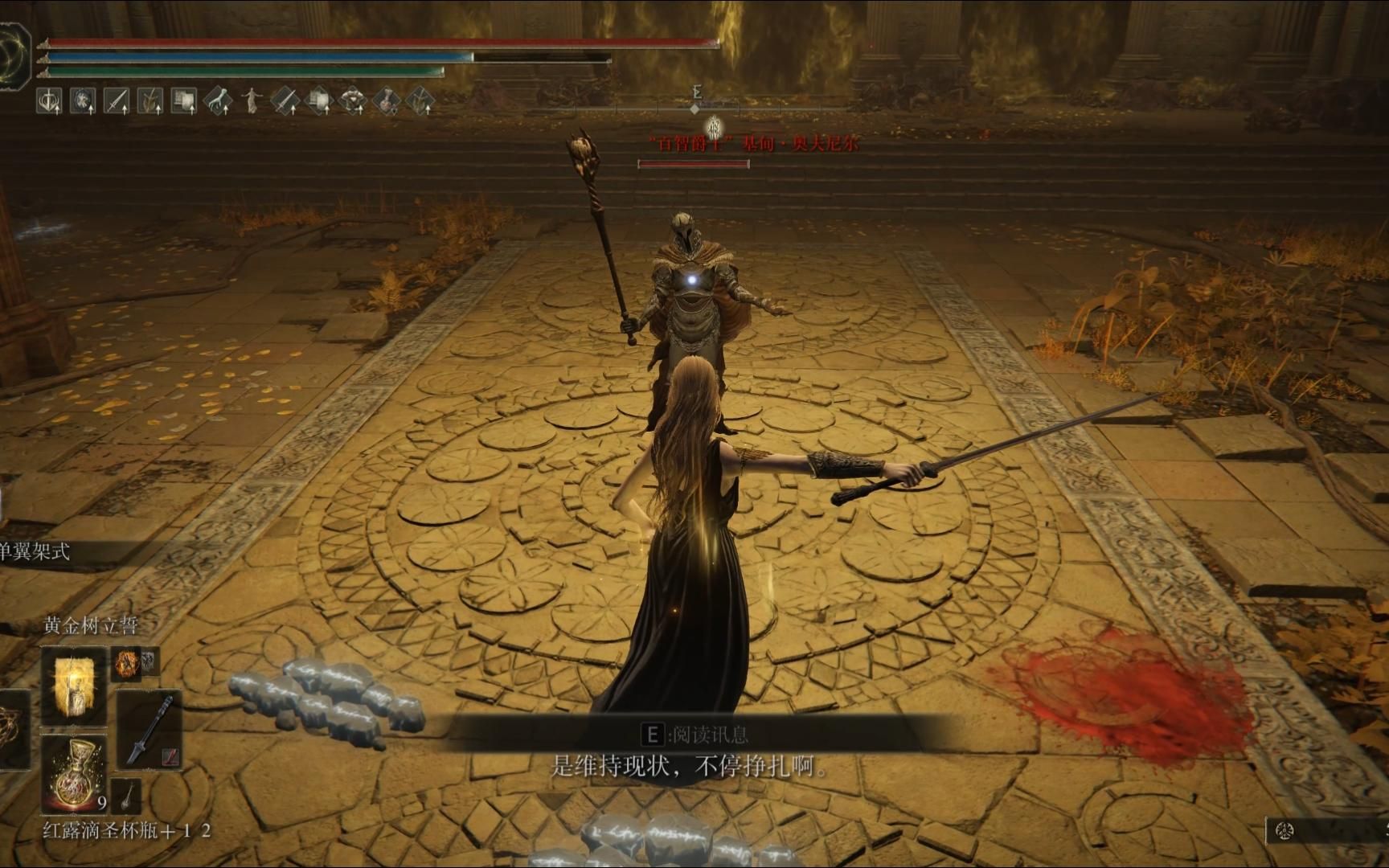
Task: Click the pale hand buff icon
Action: [x=218, y=101]
